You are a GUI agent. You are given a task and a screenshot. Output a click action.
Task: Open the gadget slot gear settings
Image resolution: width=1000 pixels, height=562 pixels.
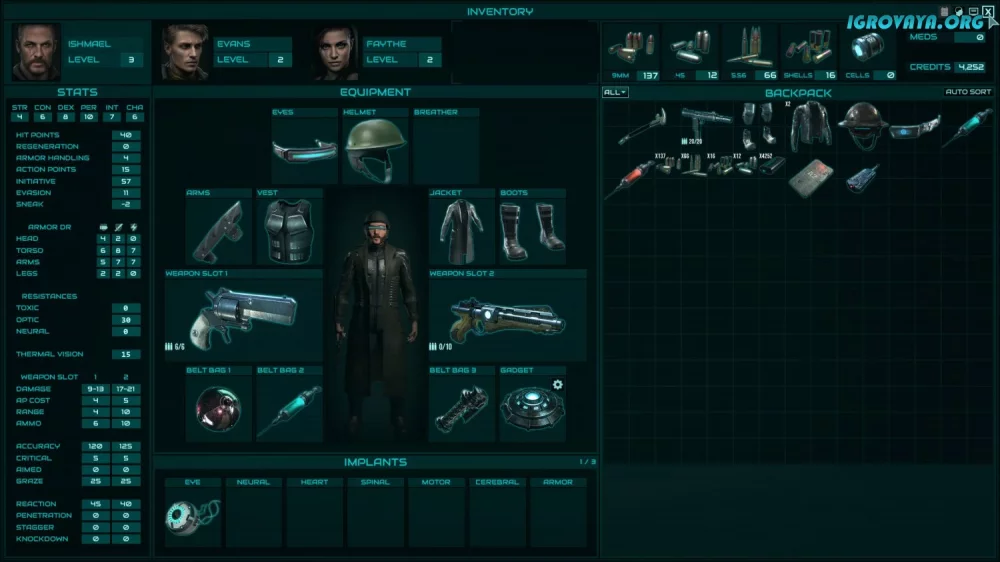point(558,384)
